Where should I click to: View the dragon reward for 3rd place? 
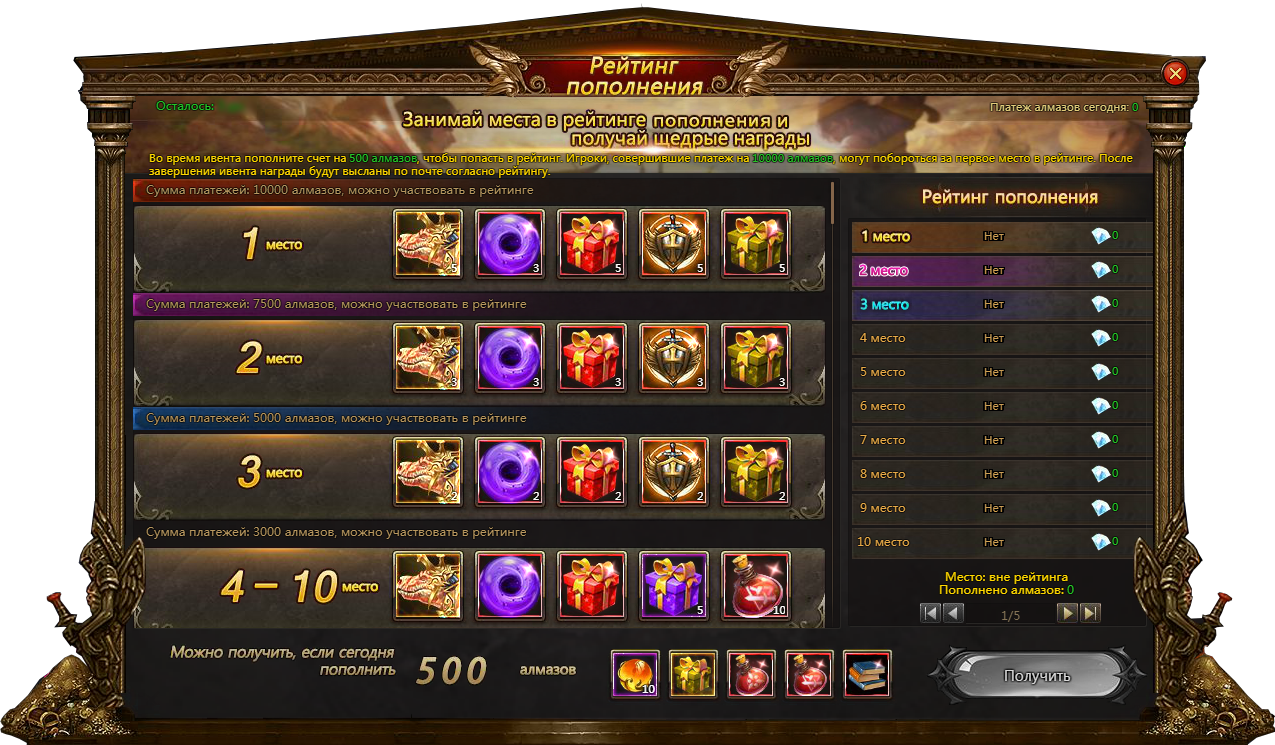click(x=428, y=471)
